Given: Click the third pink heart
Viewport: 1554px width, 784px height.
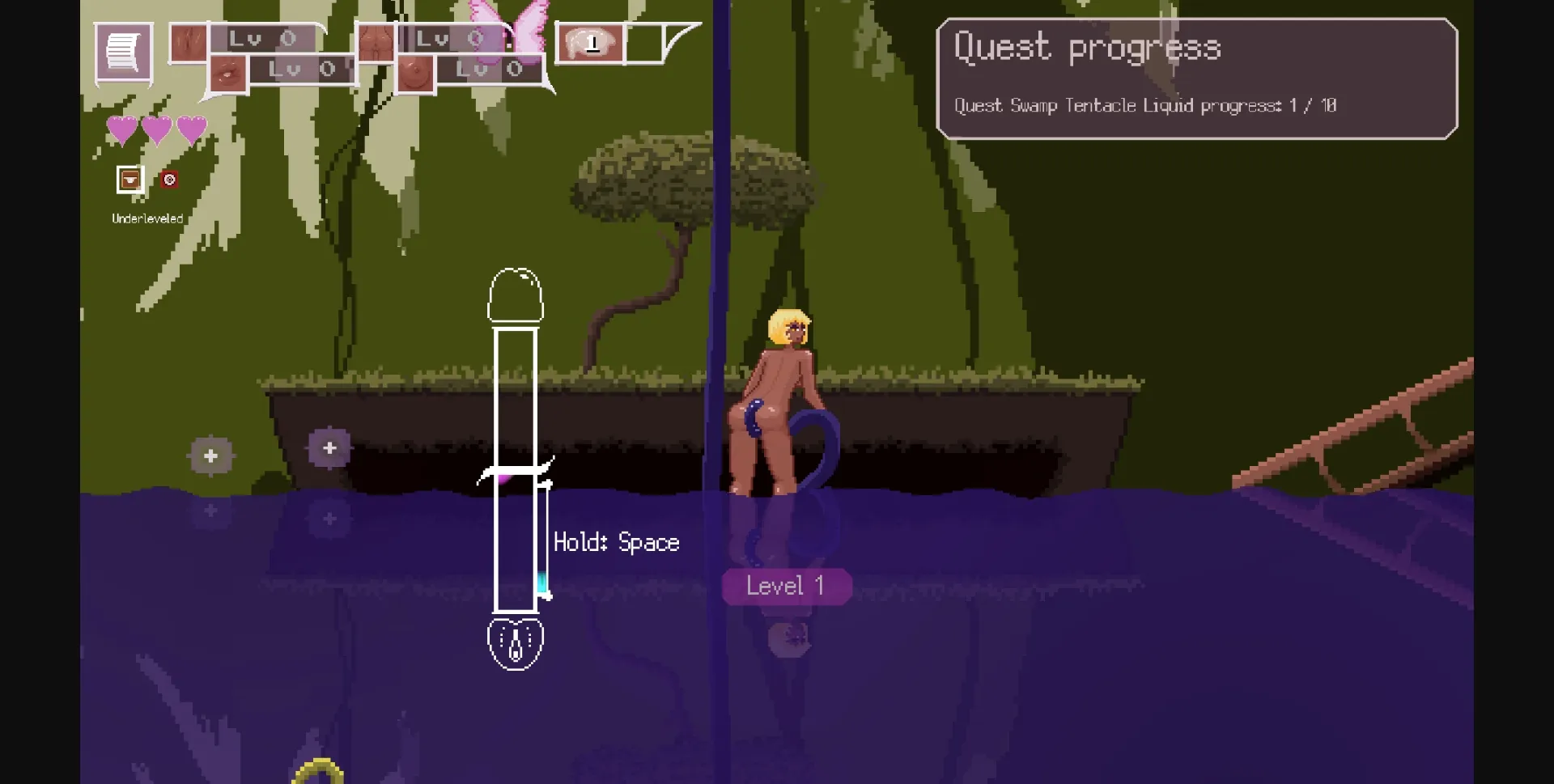Looking at the screenshot, I should (190, 128).
